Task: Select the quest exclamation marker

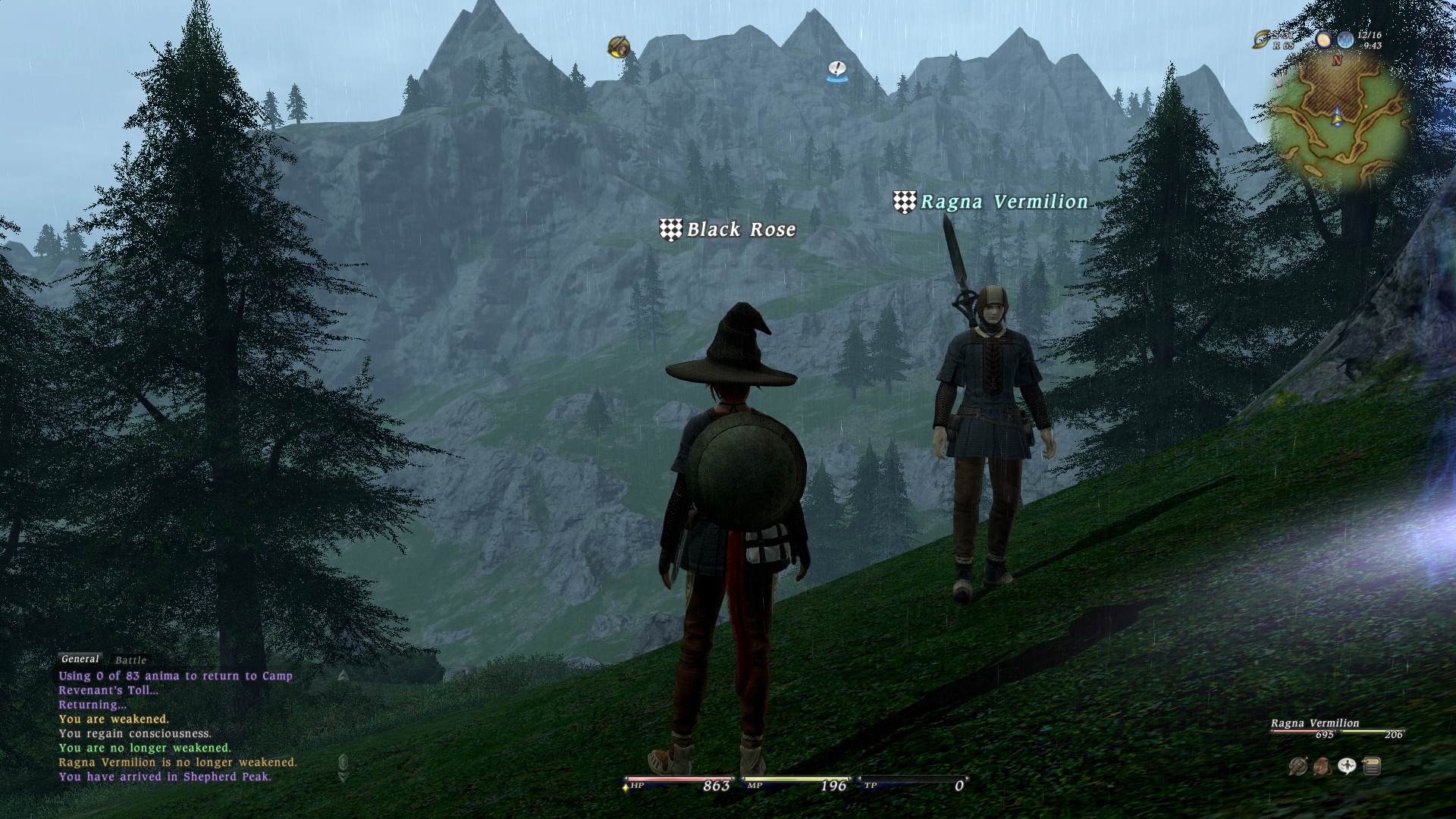Action: (x=836, y=70)
